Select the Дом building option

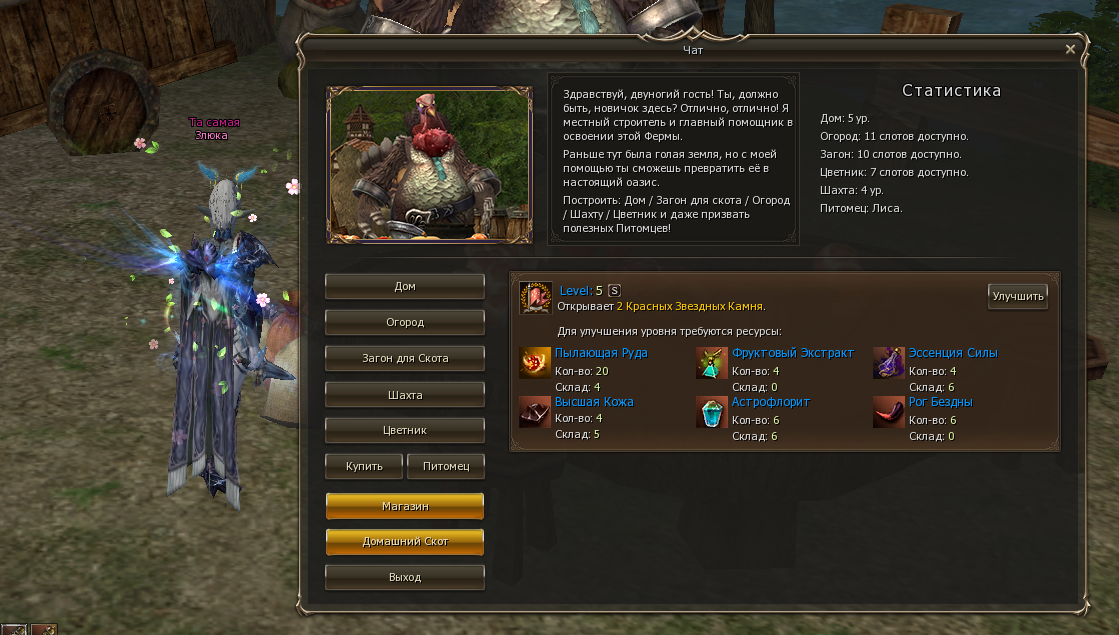point(405,286)
